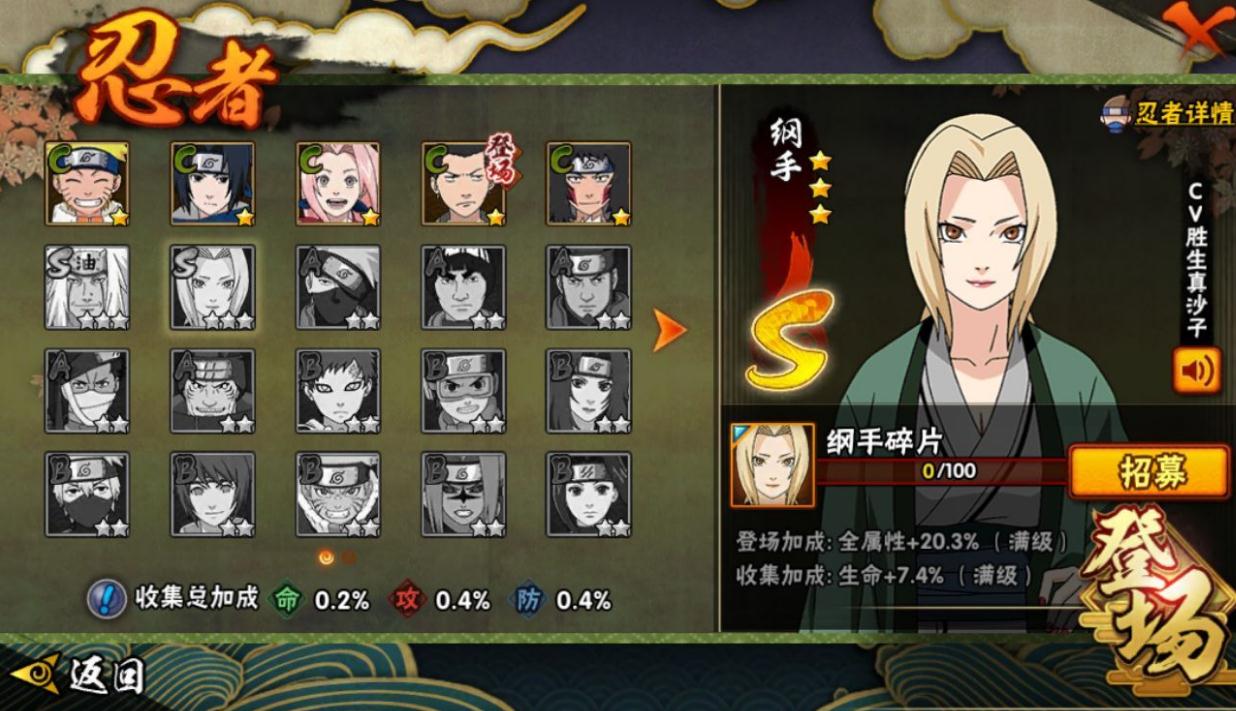Choose the A-rank Asuma portrait
The image size is (1236, 711).
pyautogui.click(x=588, y=287)
